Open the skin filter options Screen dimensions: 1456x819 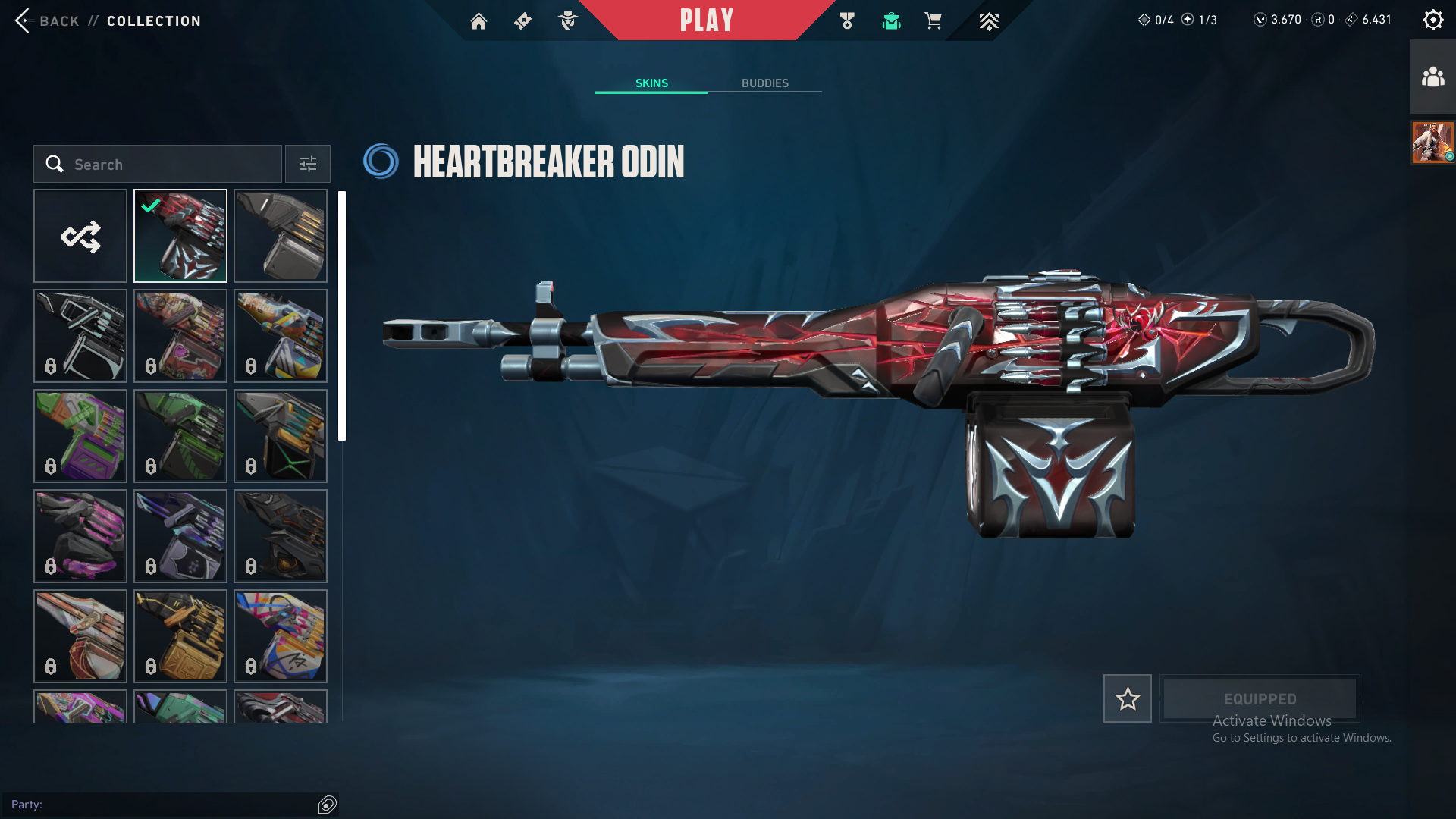pyautogui.click(x=308, y=165)
